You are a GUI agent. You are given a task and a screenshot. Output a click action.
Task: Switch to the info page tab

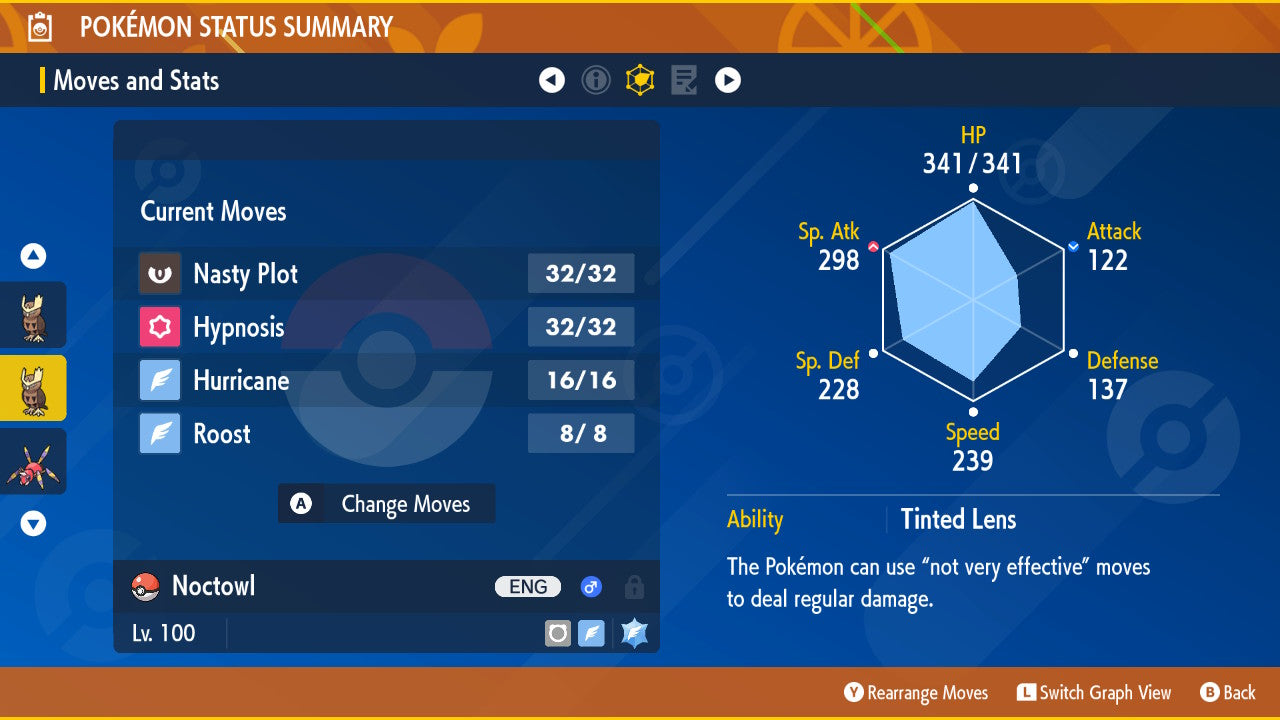pos(596,80)
